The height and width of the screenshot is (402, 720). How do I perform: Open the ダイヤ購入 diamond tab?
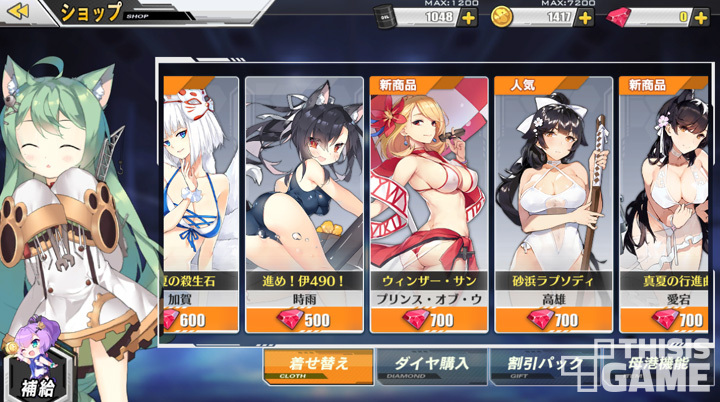[432, 366]
